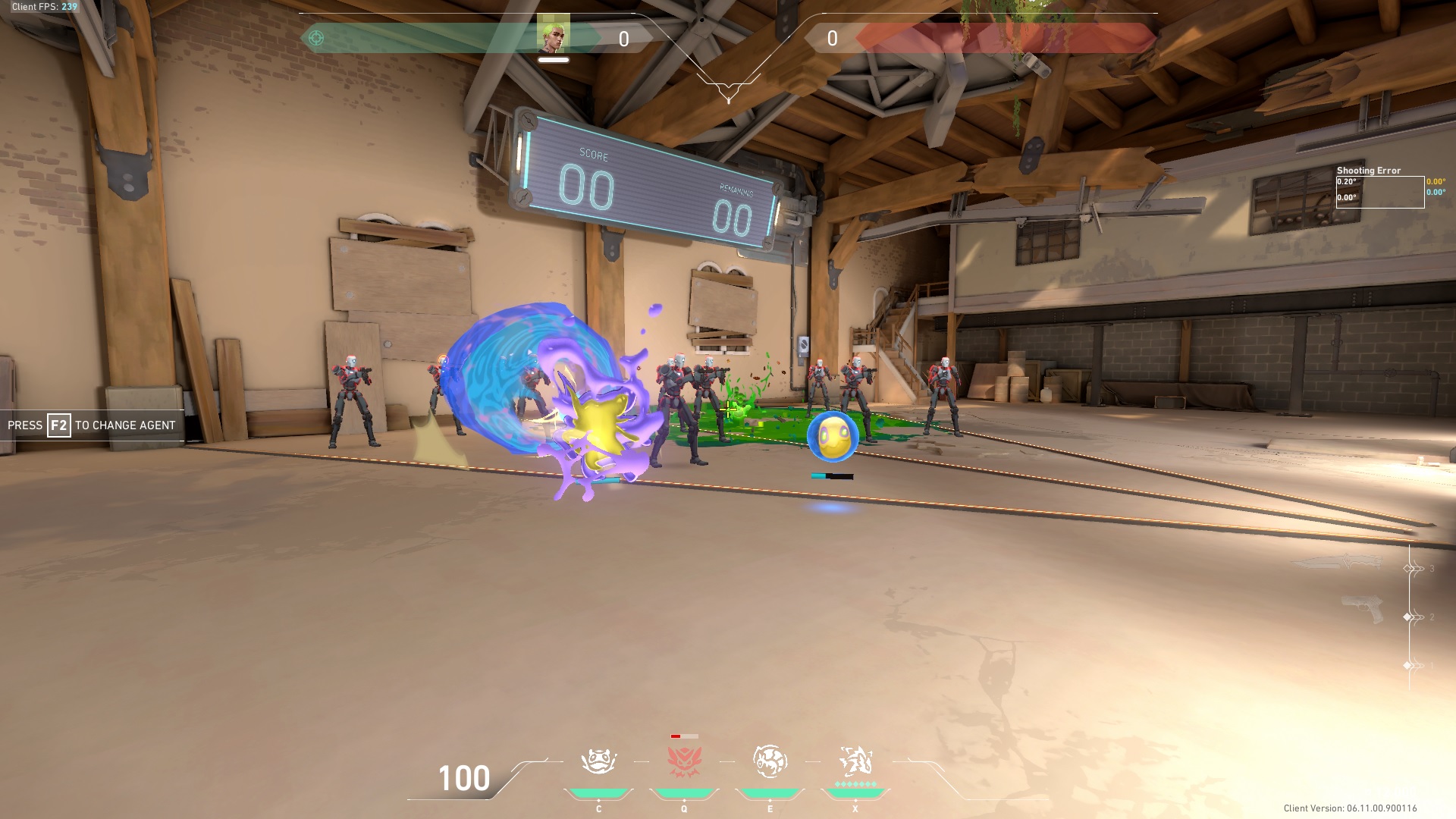This screenshot has height=819, width=1456.
Task: Select Gekko's Mosh Pit ability icon above C
Action: tap(599, 758)
